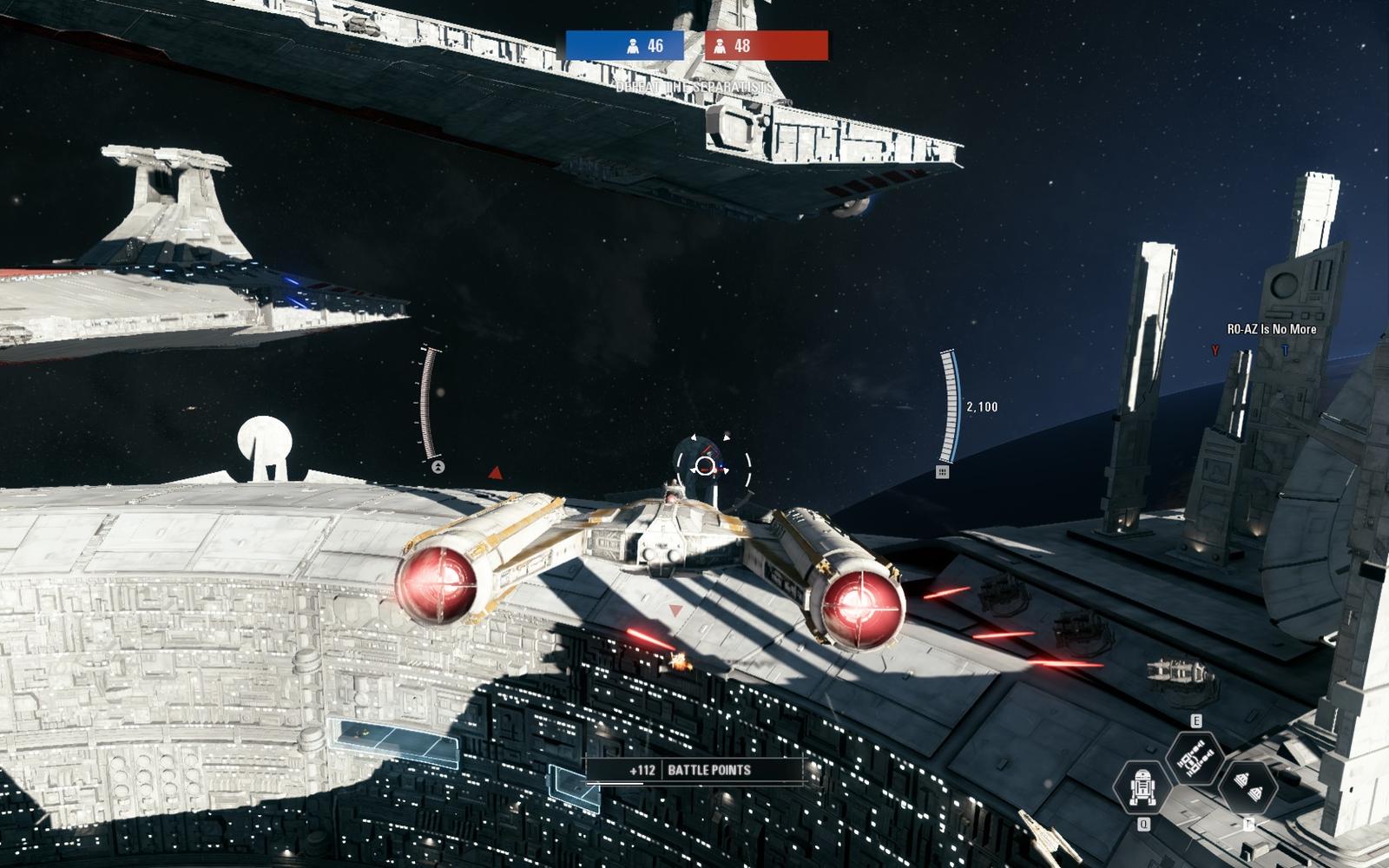Screen dimensions: 1389x868
Task: Fire the dual proton torpedoes ability
Action: [x=1247, y=786]
